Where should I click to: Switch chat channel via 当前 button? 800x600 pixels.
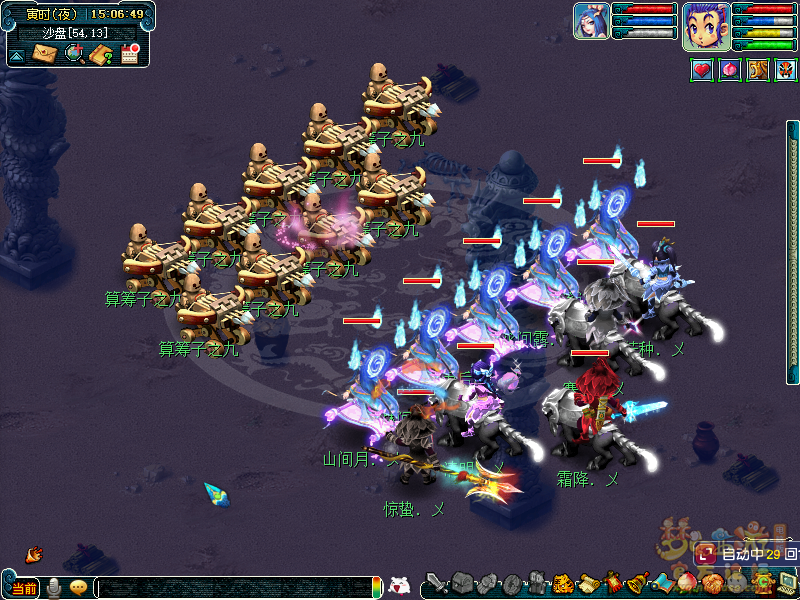tap(24, 588)
